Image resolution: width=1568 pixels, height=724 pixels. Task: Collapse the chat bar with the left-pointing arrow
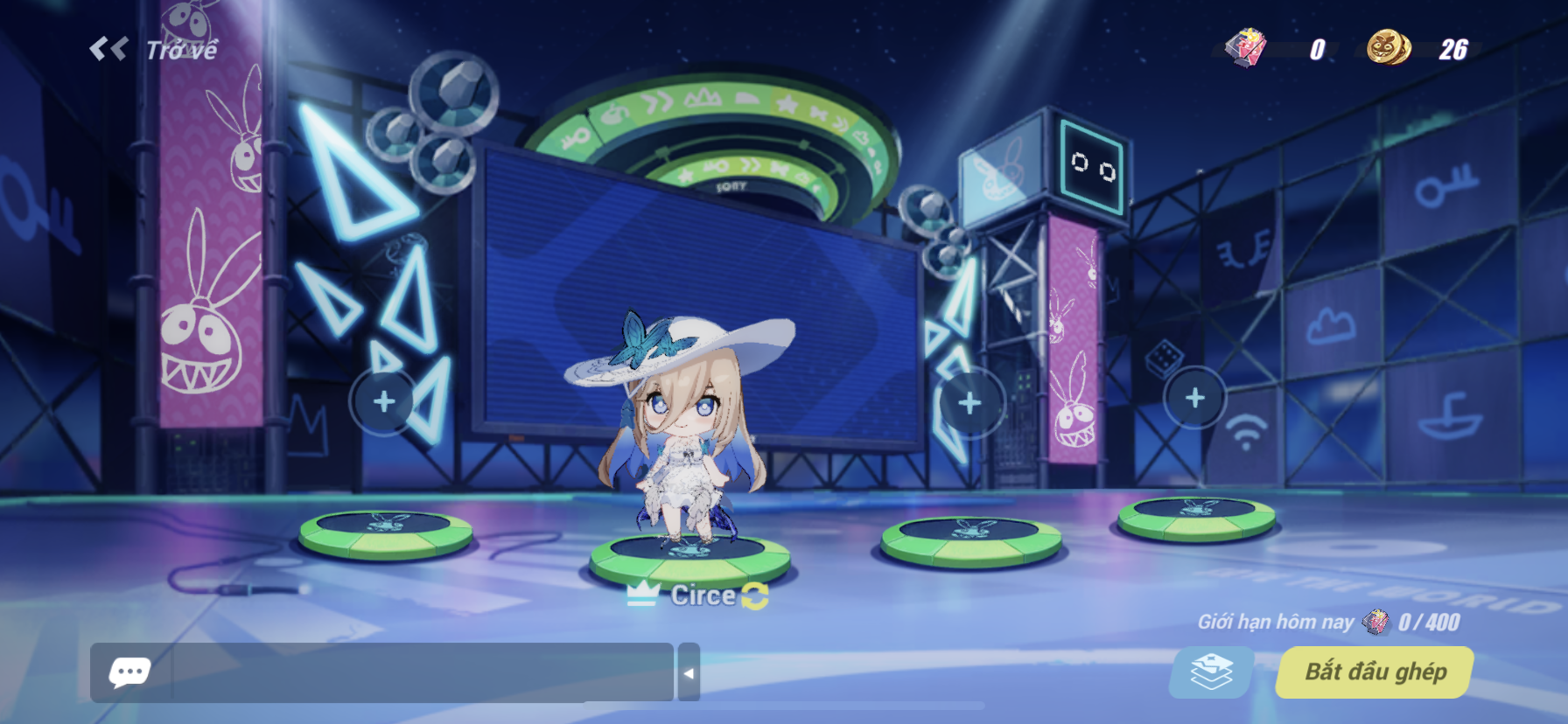click(x=690, y=672)
